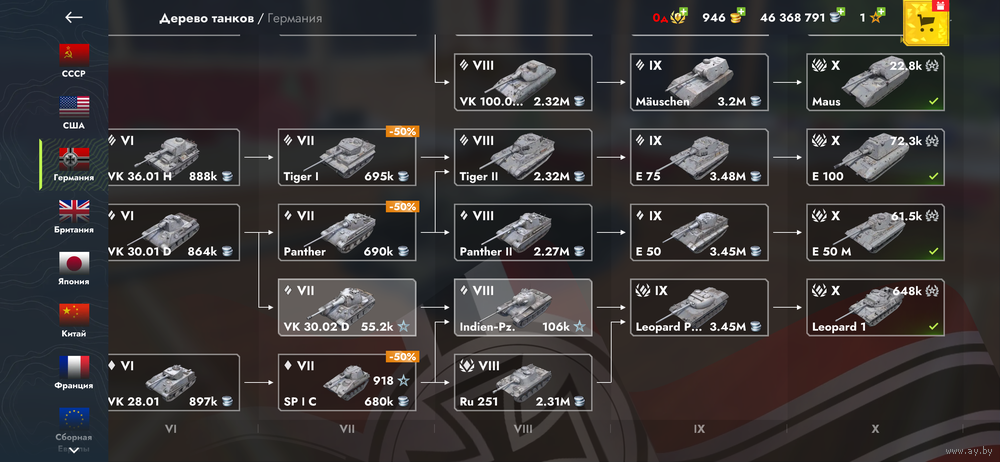Open the Япония tank tree
The image size is (1000, 462).
pos(74,267)
